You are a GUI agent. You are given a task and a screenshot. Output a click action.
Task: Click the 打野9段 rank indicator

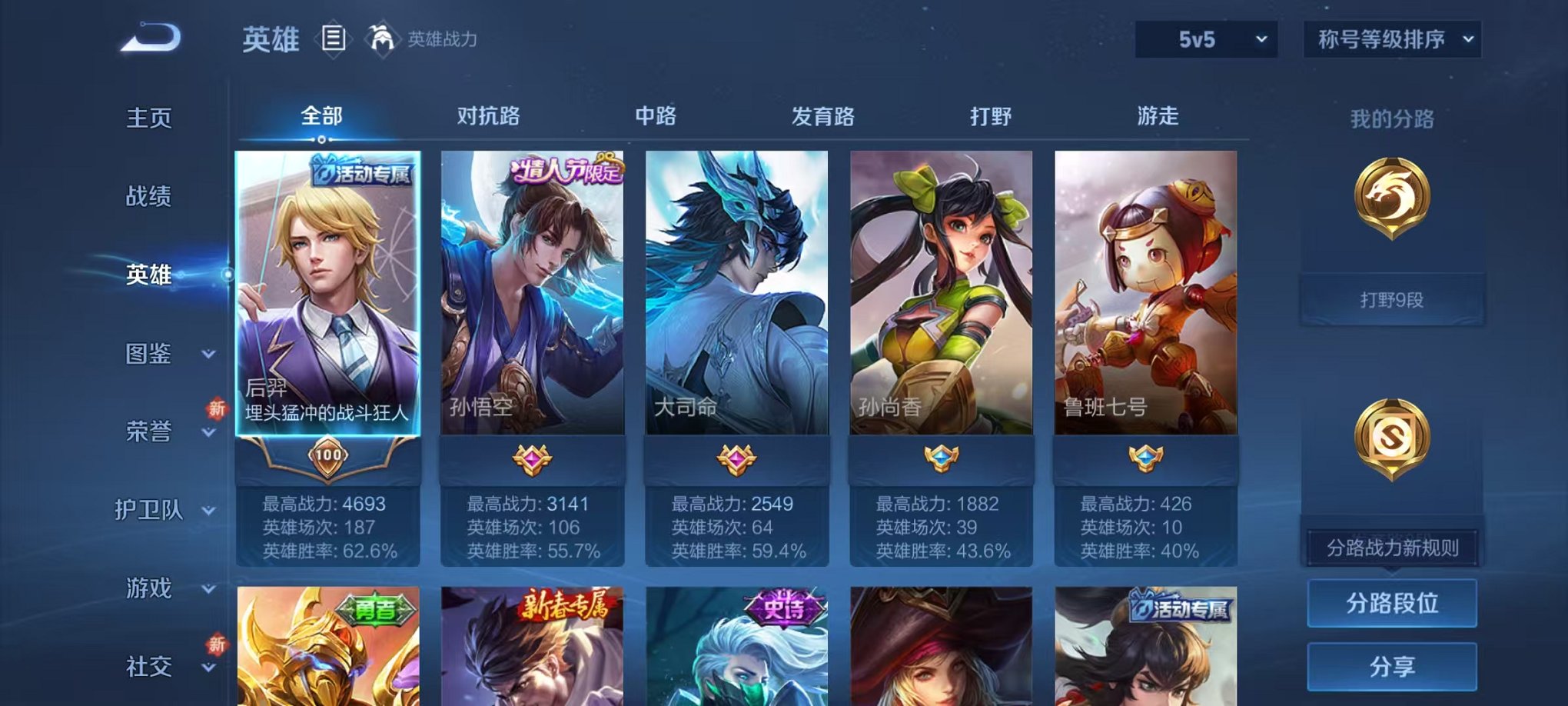1392,301
